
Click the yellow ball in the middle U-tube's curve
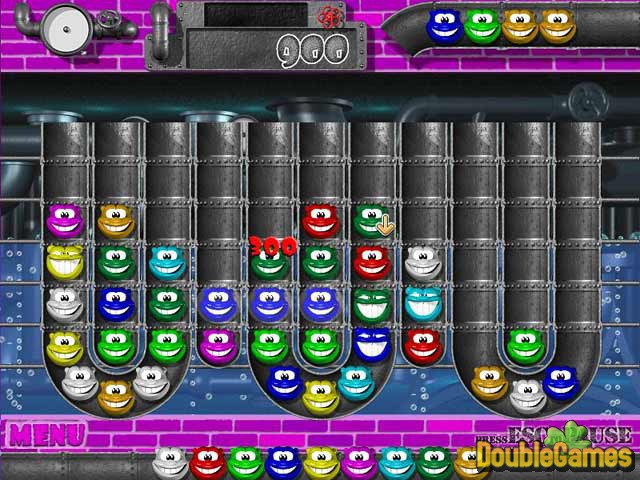click(320, 395)
